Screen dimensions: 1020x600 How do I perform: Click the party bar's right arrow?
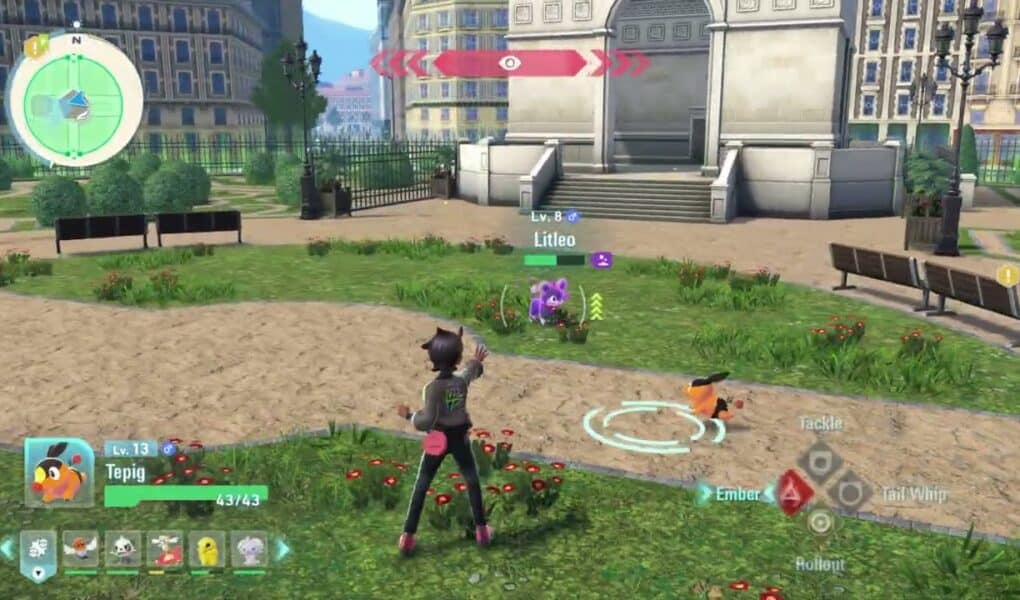tap(283, 548)
